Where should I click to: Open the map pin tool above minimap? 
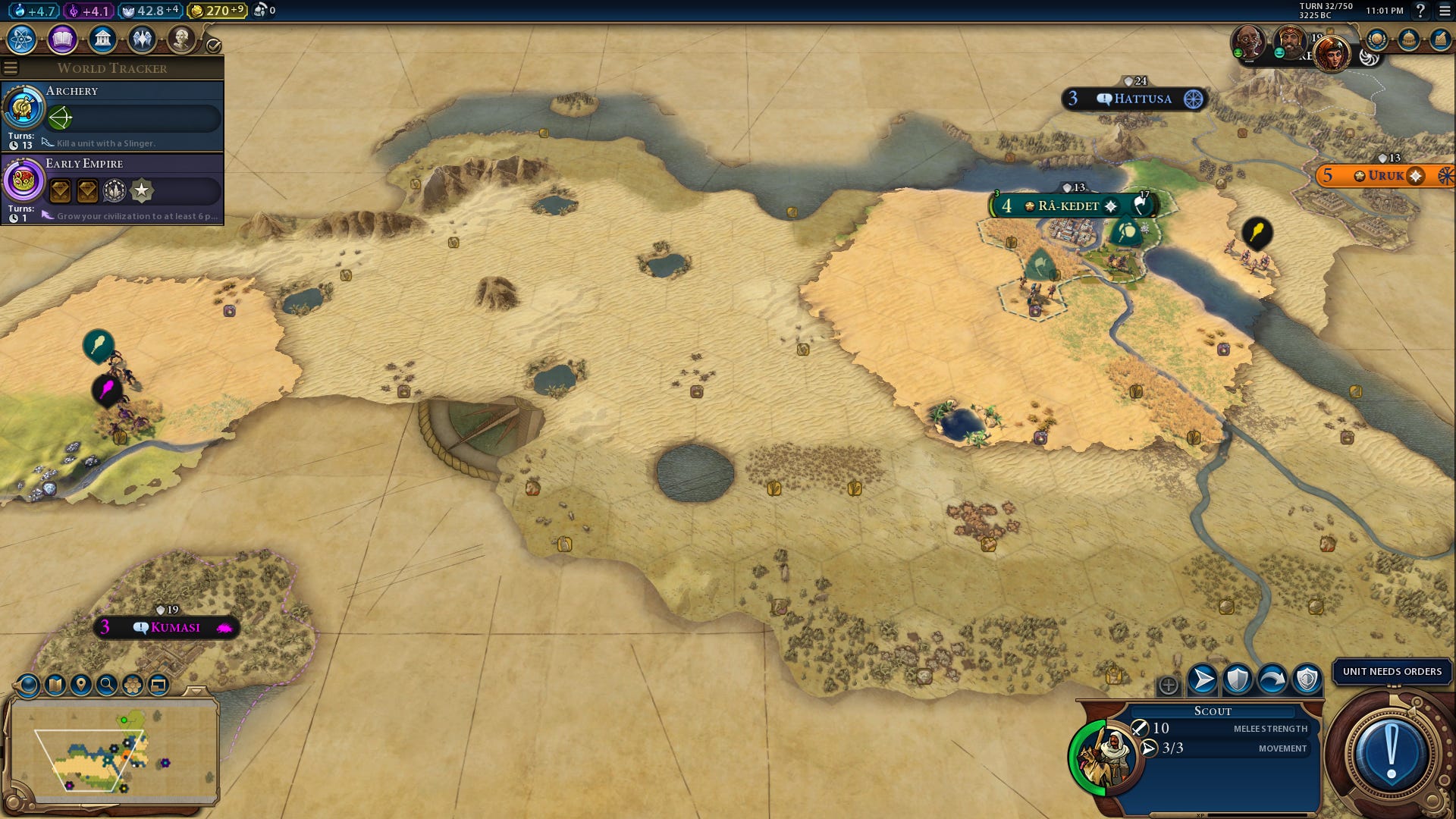coord(81,685)
